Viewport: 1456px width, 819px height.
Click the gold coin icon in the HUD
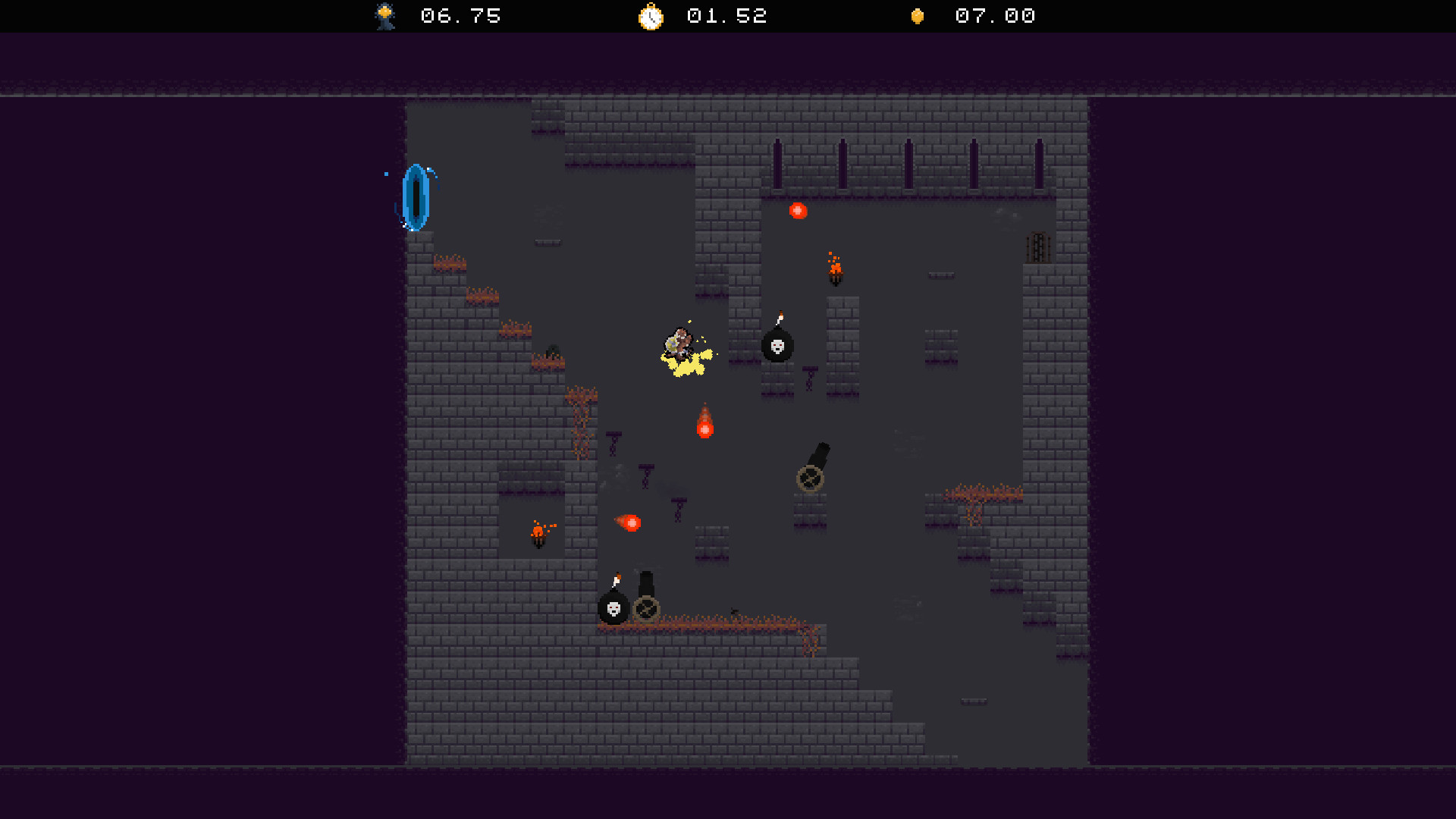(917, 16)
